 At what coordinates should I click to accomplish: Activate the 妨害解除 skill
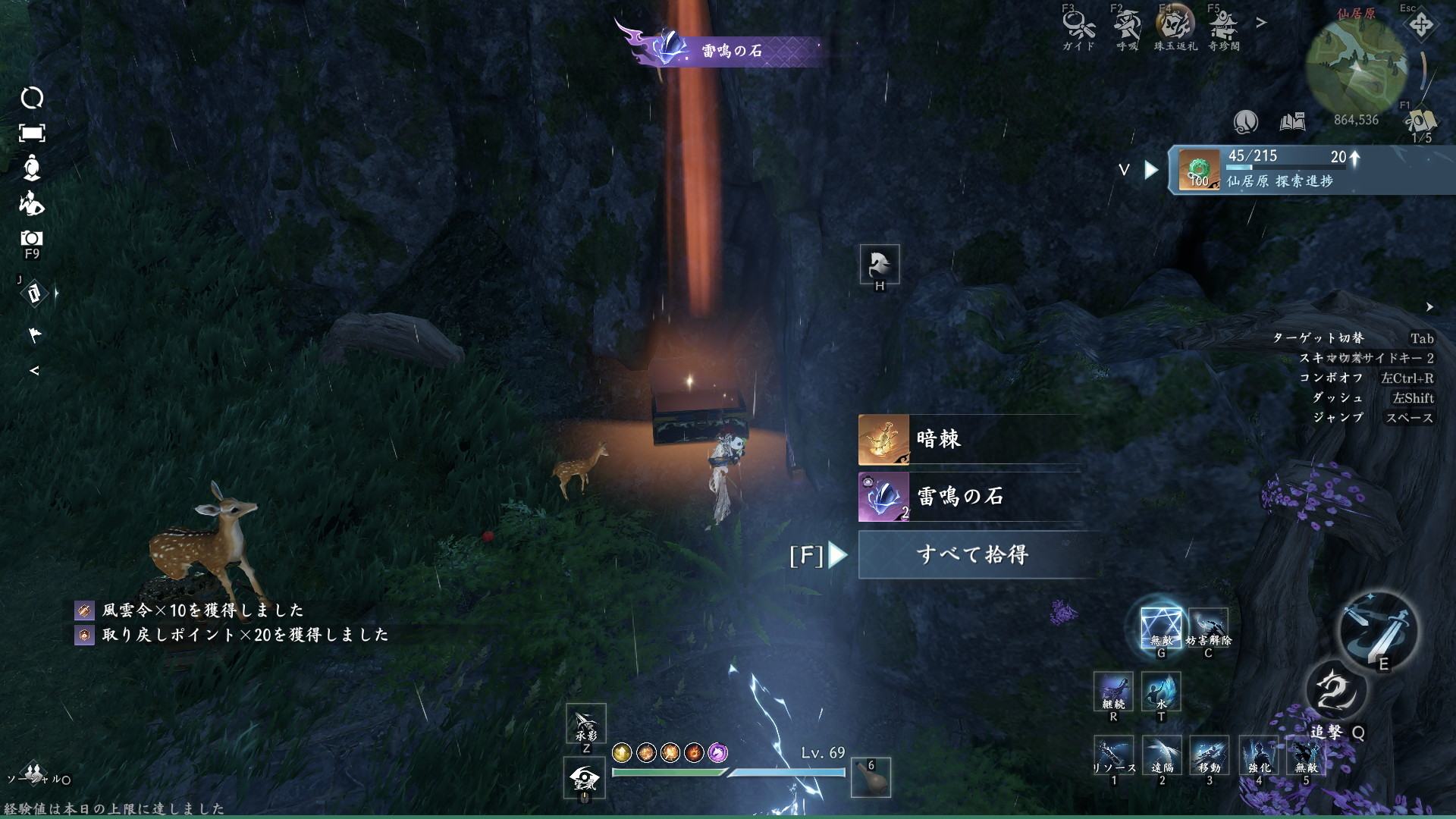(1208, 629)
